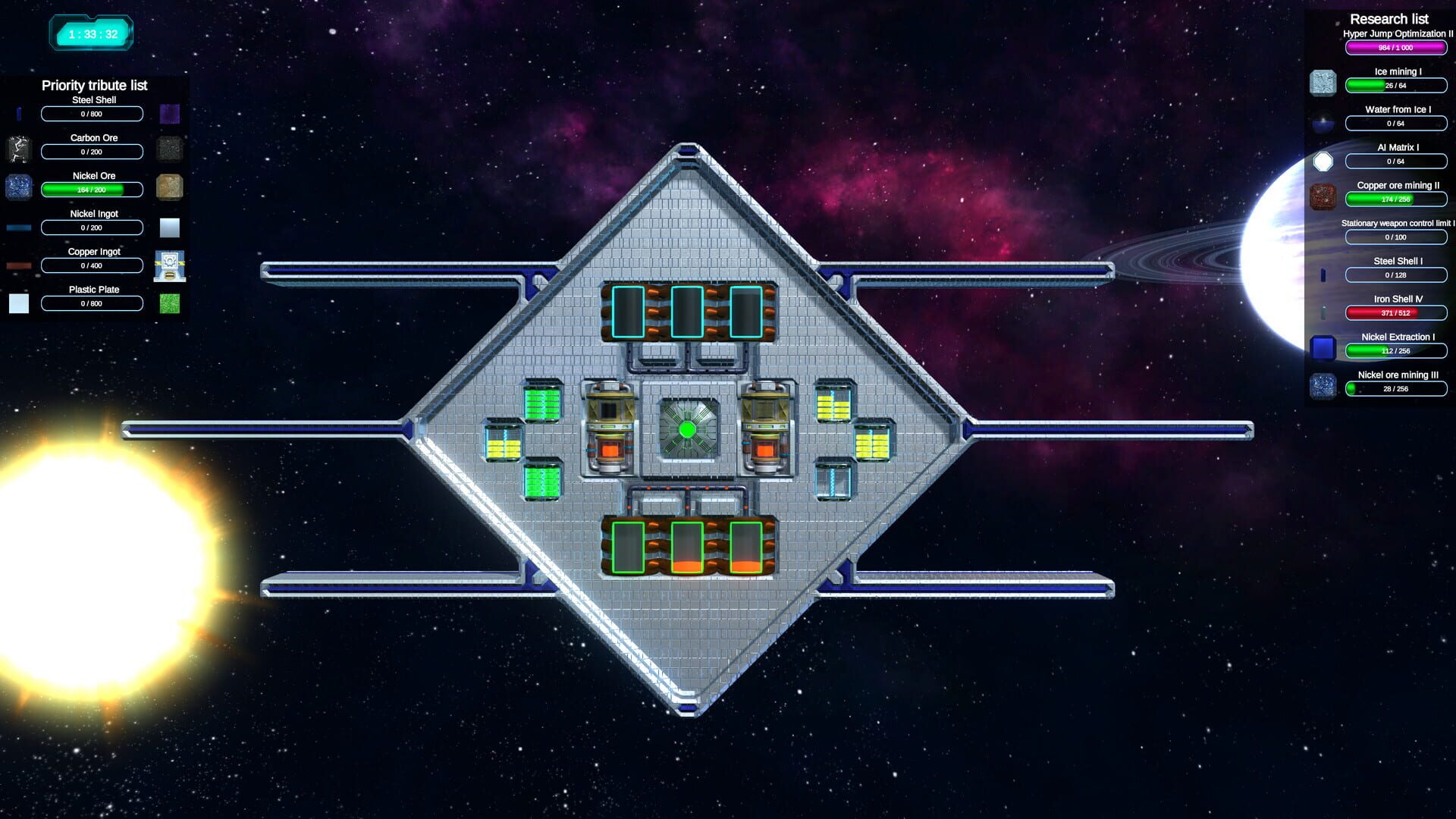Screen dimensions: 1456x819
Task: Toggle the bottom battery module with green outline
Action: tap(687, 547)
